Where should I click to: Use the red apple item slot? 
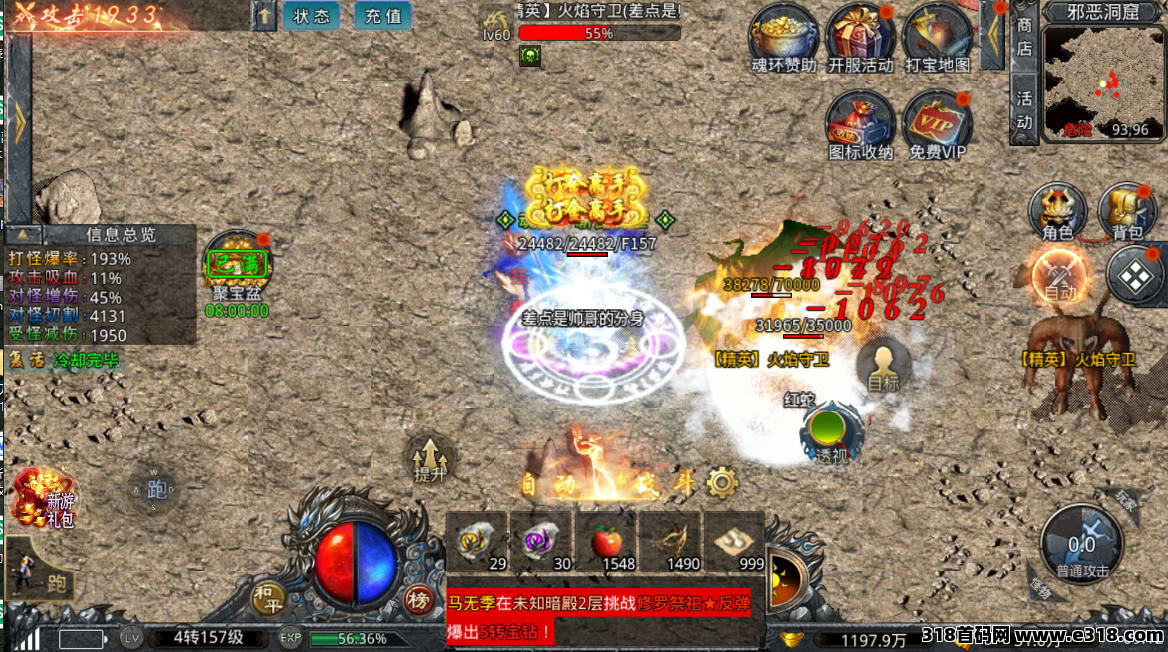coord(607,543)
